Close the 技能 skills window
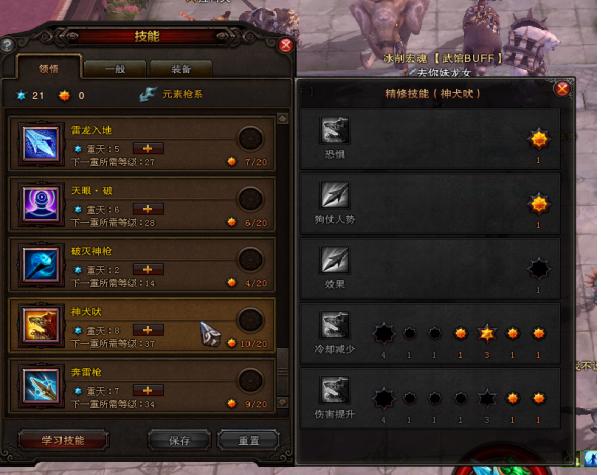 286,44
